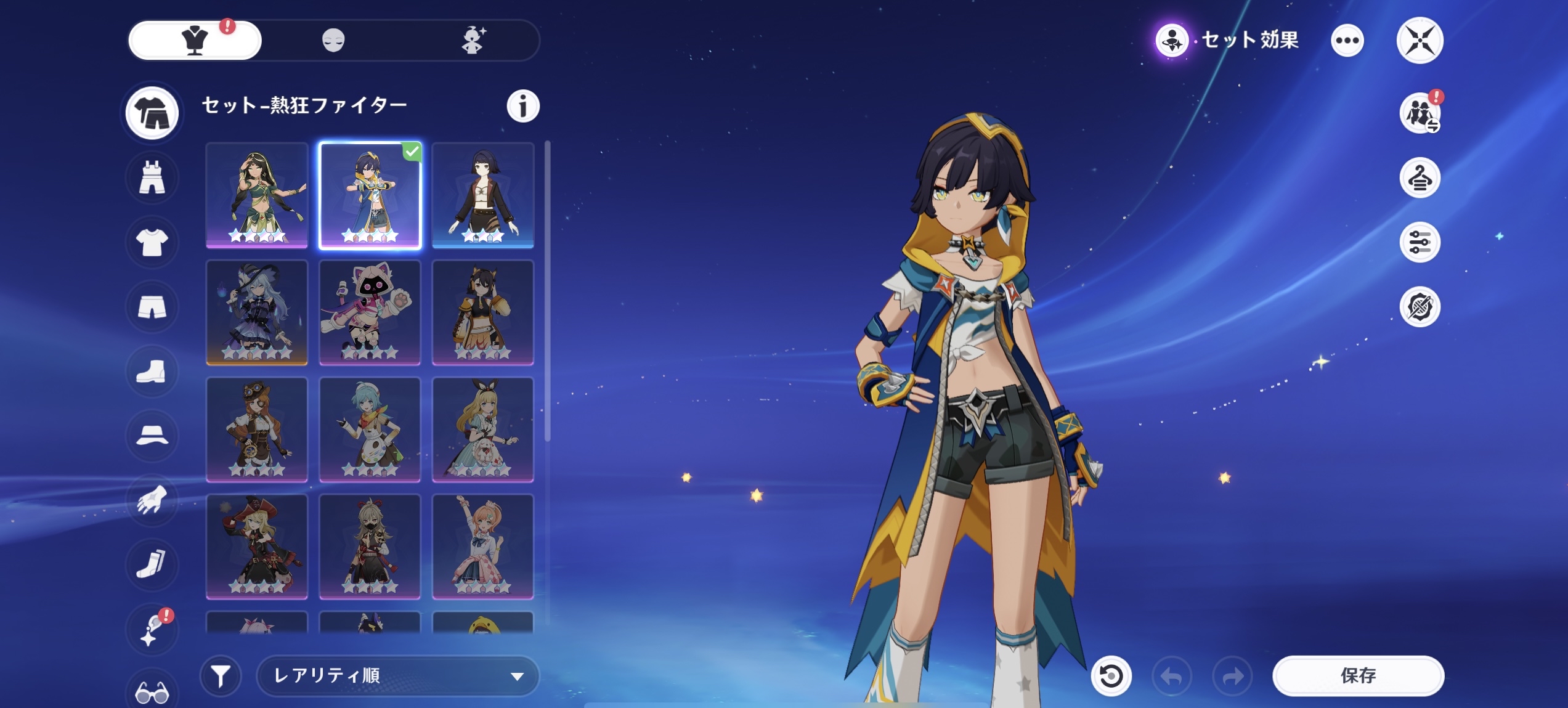The width and height of the screenshot is (1568, 708).
Task: Switch to the face makeup tab
Action: tap(333, 41)
